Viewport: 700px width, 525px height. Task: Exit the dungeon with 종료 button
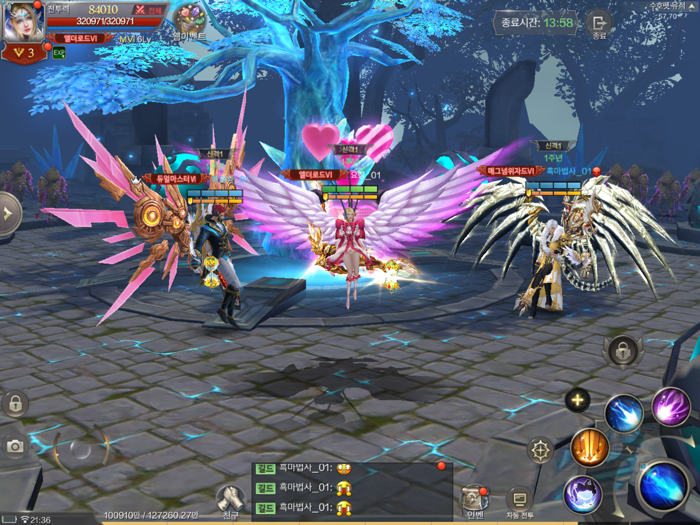click(599, 24)
